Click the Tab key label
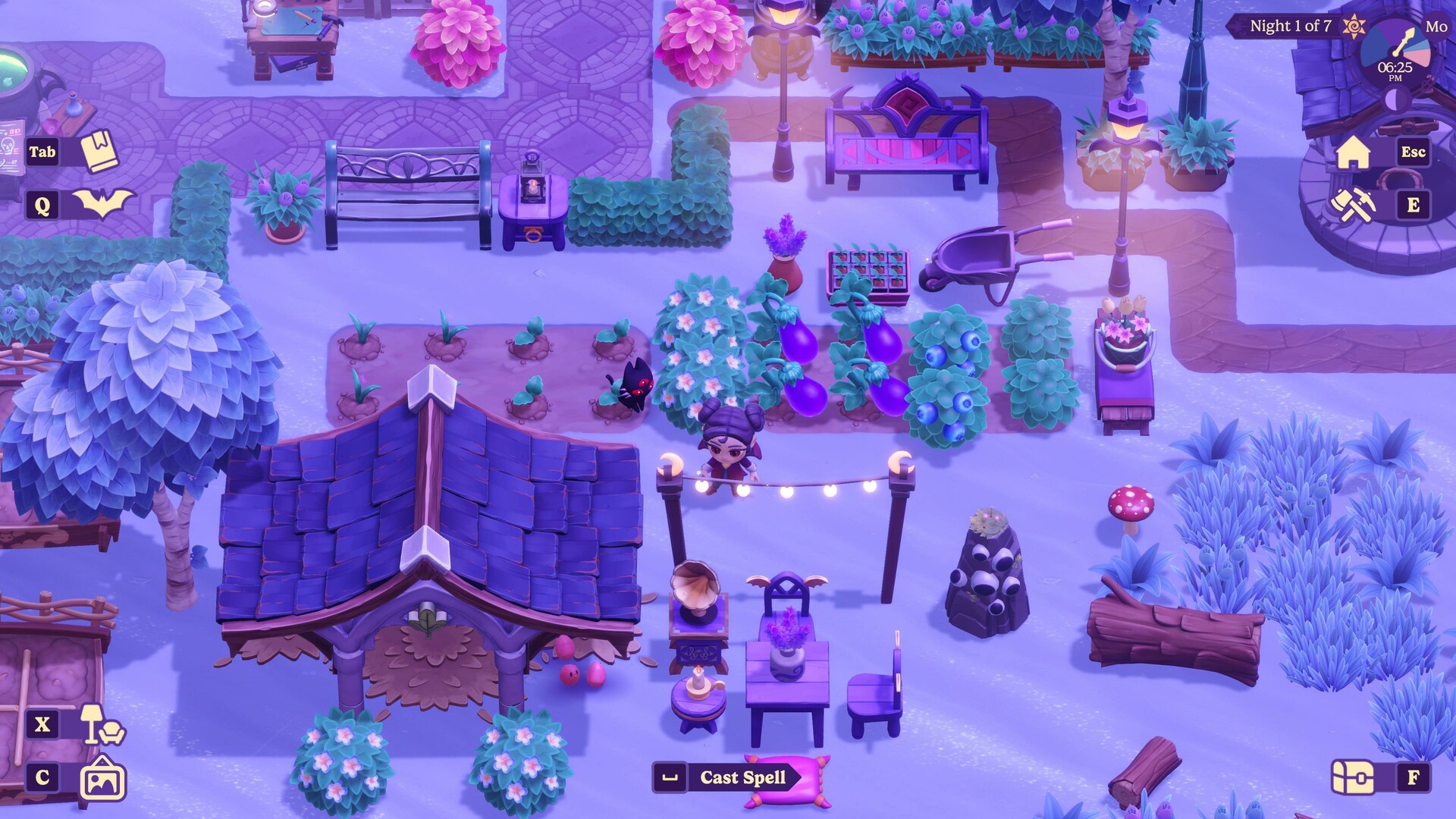 (44, 152)
